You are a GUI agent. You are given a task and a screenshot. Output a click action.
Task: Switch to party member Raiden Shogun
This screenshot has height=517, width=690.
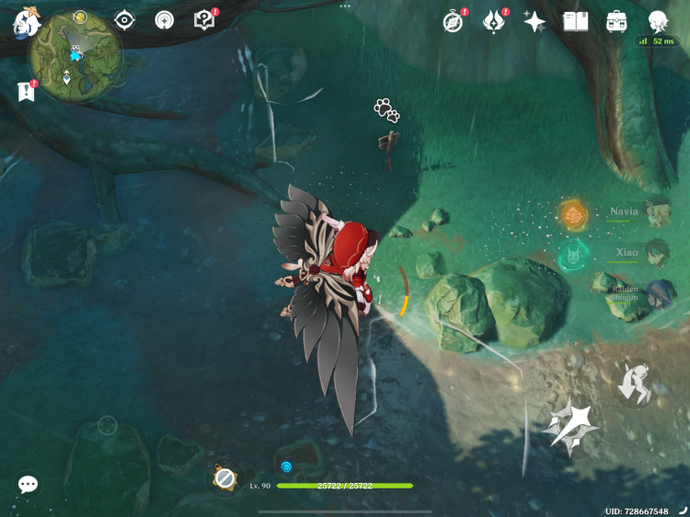point(657,292)
